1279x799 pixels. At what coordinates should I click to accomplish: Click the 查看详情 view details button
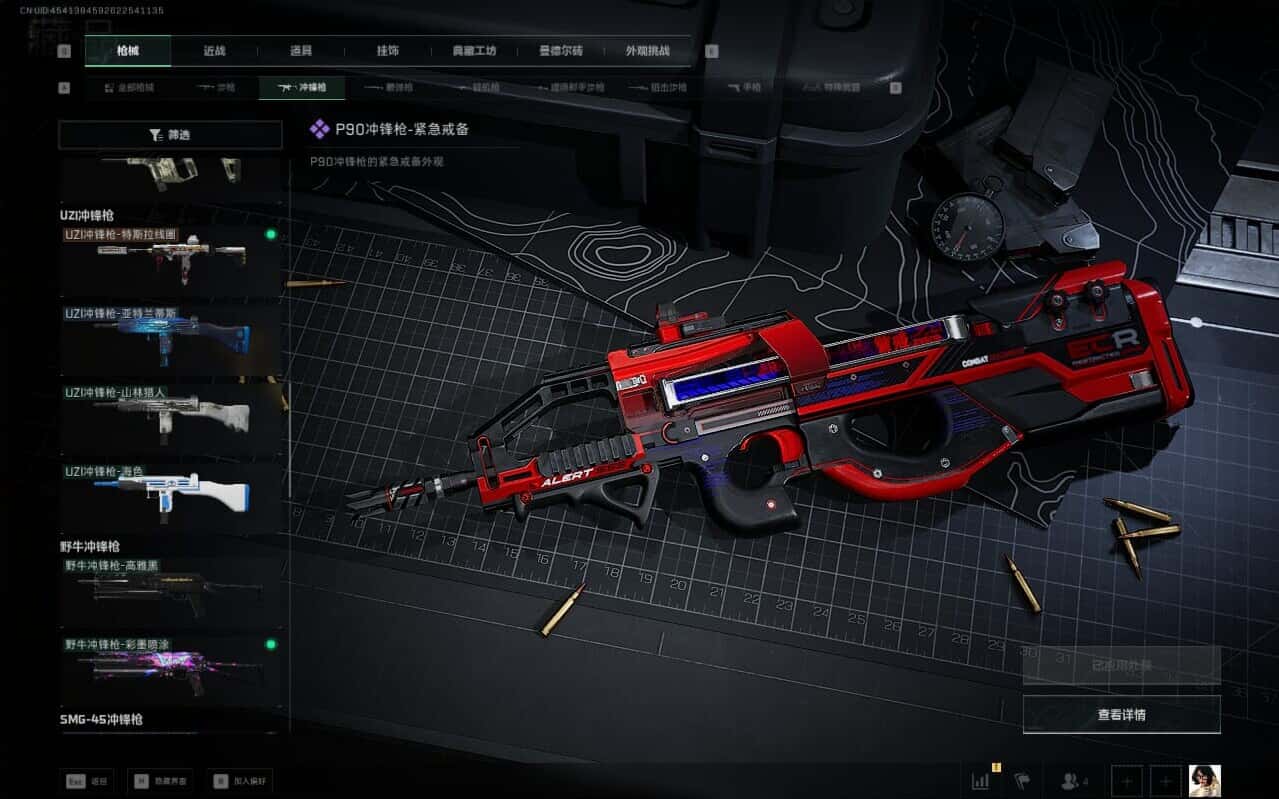(1121, 715)
